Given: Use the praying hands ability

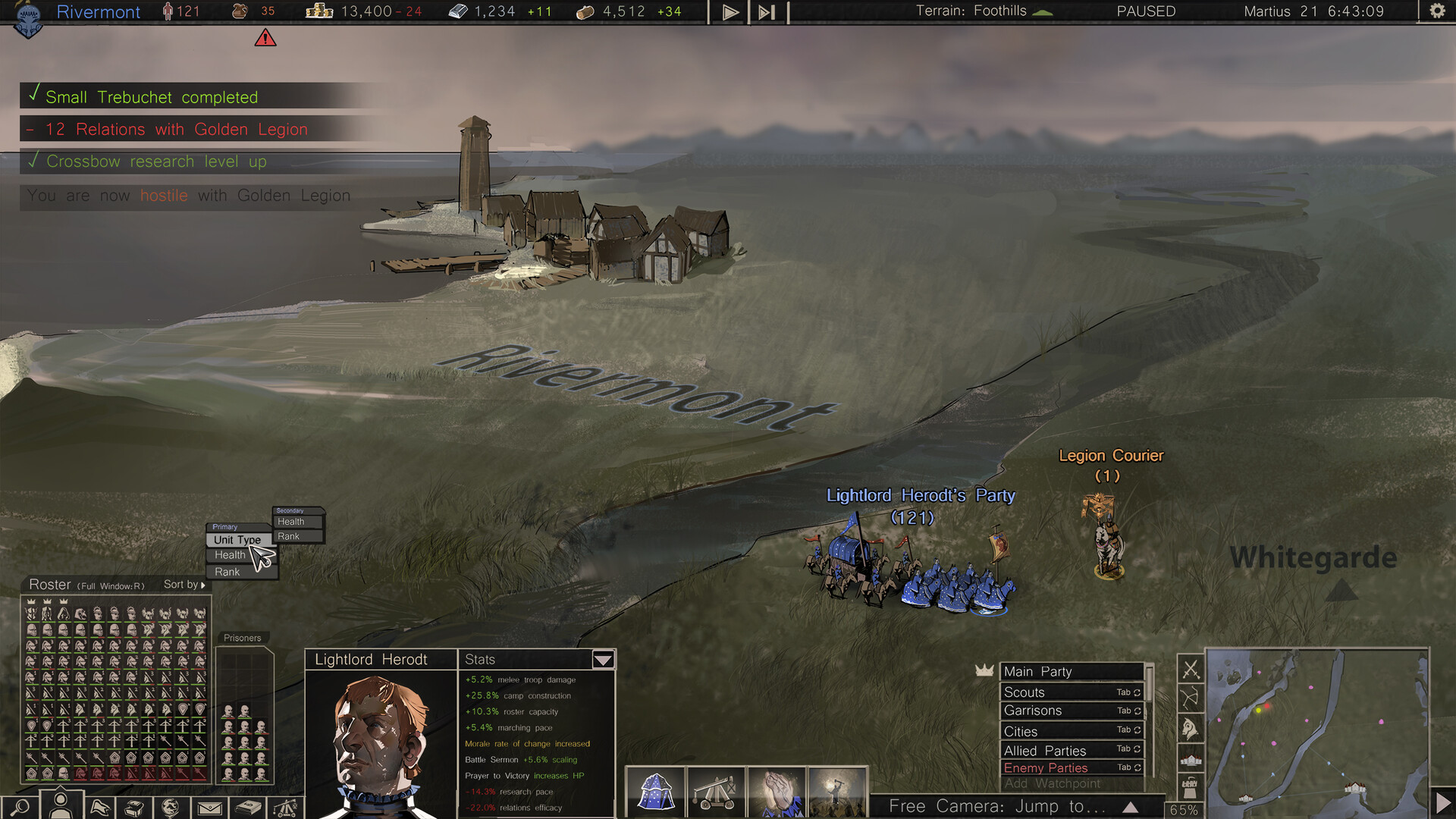Looking at the screenshot, I should pos(777,791).
